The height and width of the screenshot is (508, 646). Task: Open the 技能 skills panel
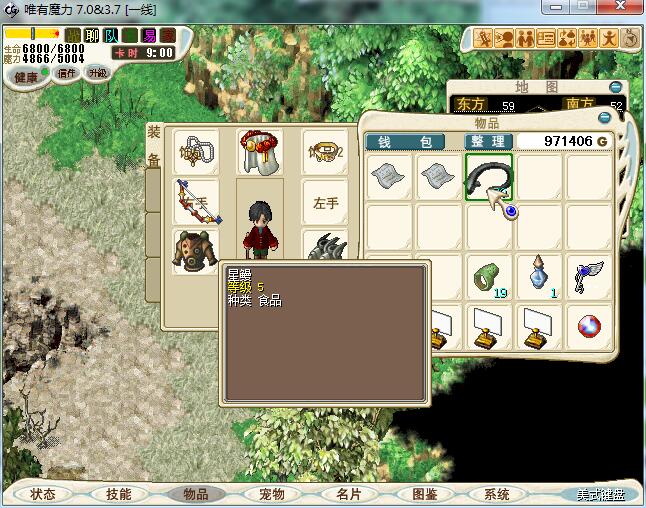pyautogui.click(x=119, y=494)
